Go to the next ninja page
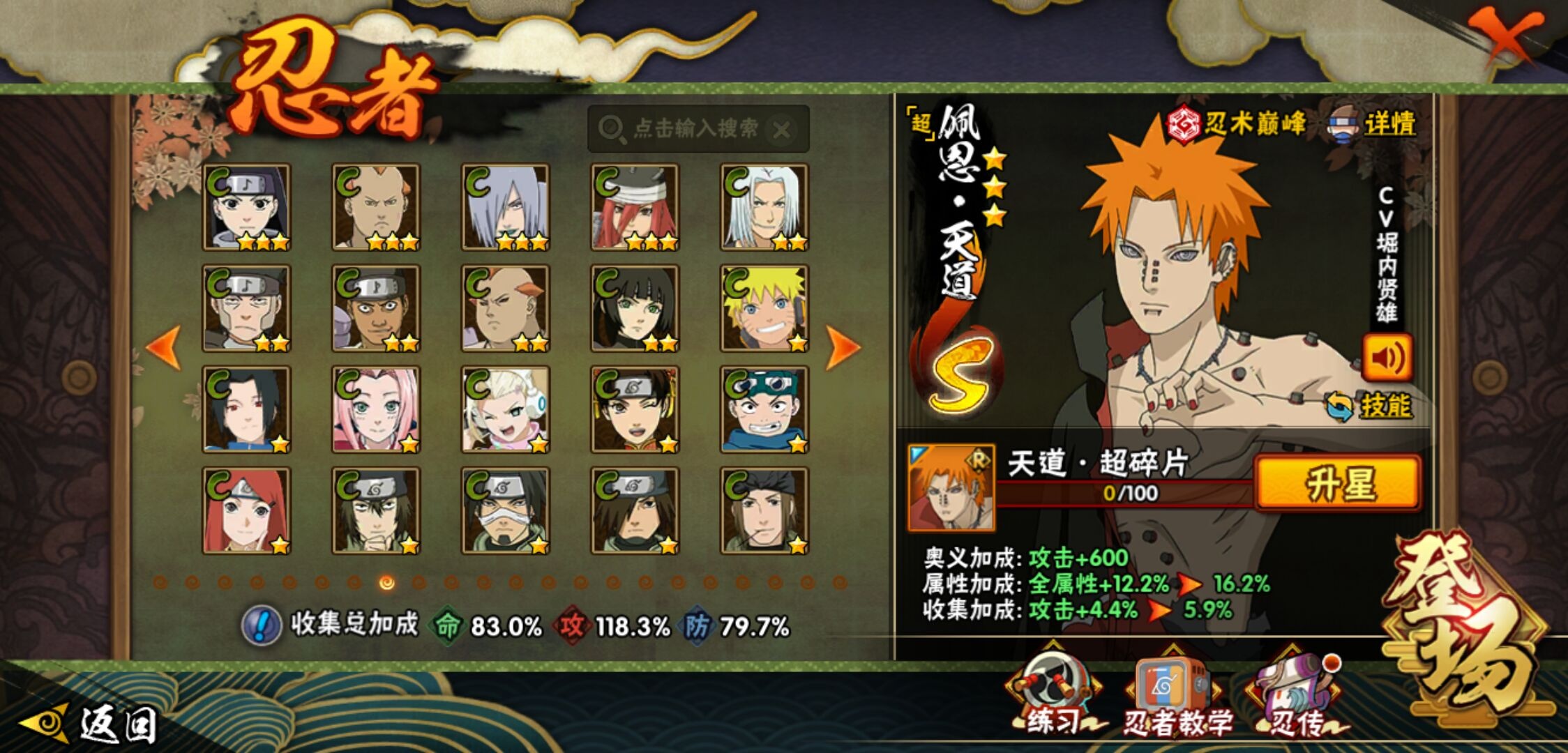Image resolution: width=1568 pixels, height=753 pixels. point(842,347)
